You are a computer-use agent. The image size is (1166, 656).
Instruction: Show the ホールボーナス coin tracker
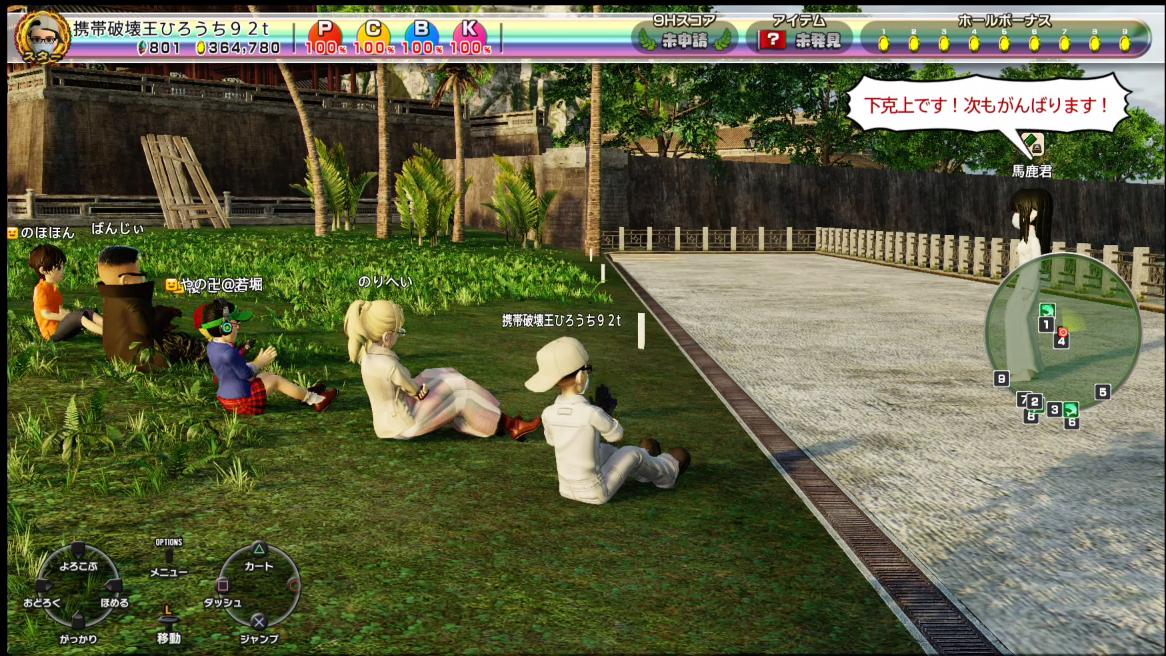(1003, 38)
